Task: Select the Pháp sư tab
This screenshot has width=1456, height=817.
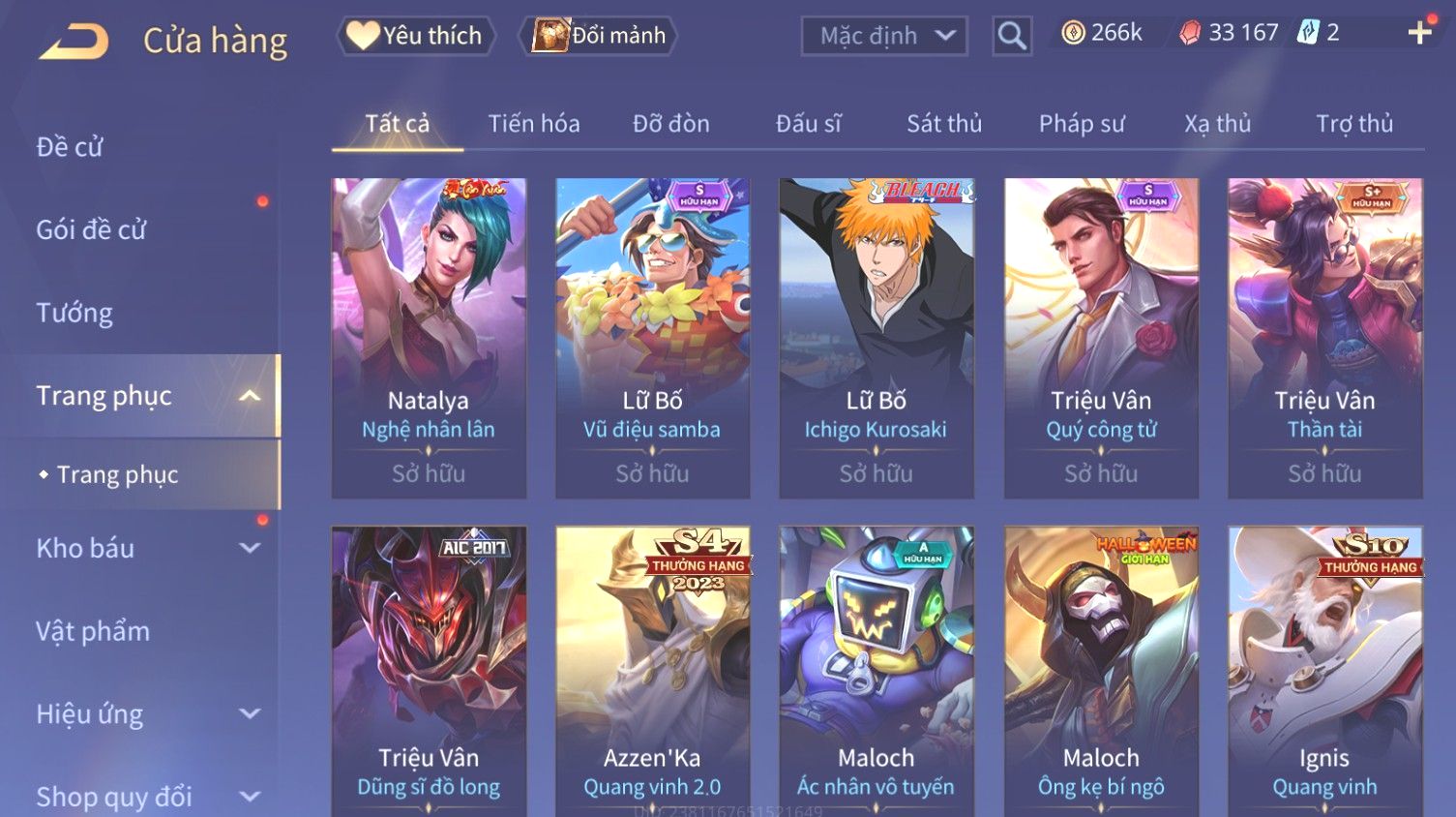Action: click(1081, 124)
